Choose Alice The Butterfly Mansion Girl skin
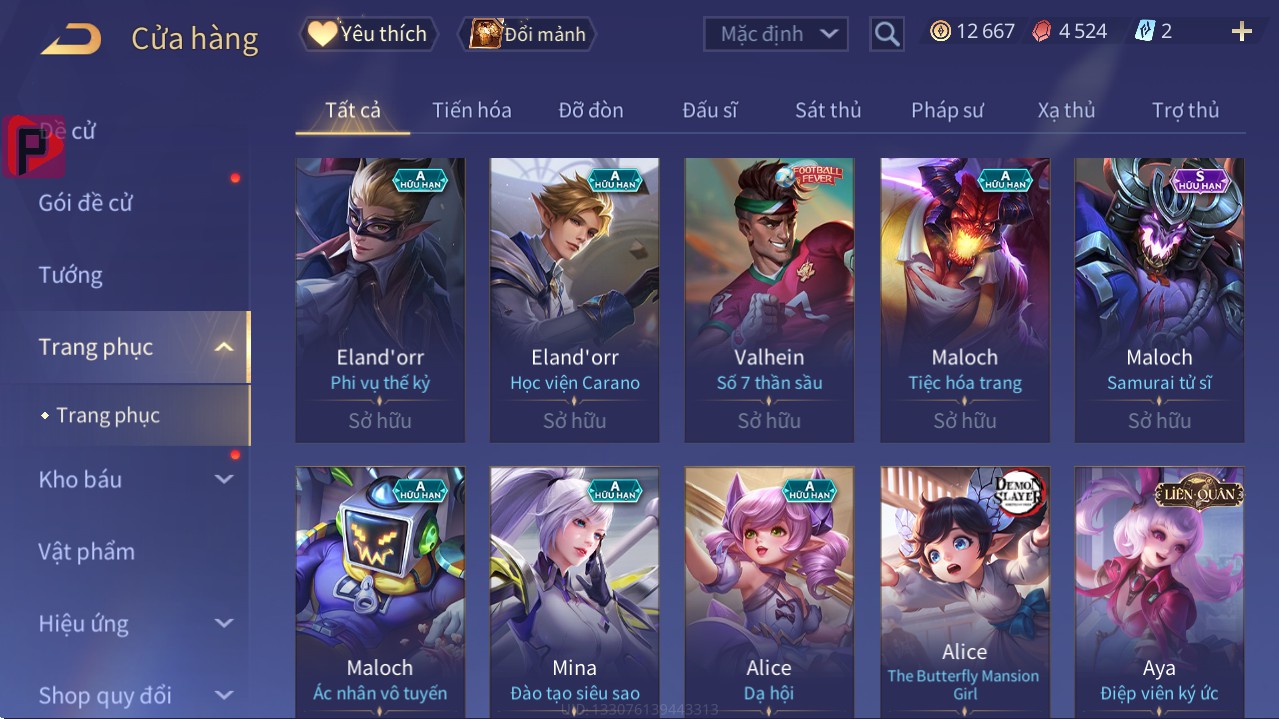 964,592
